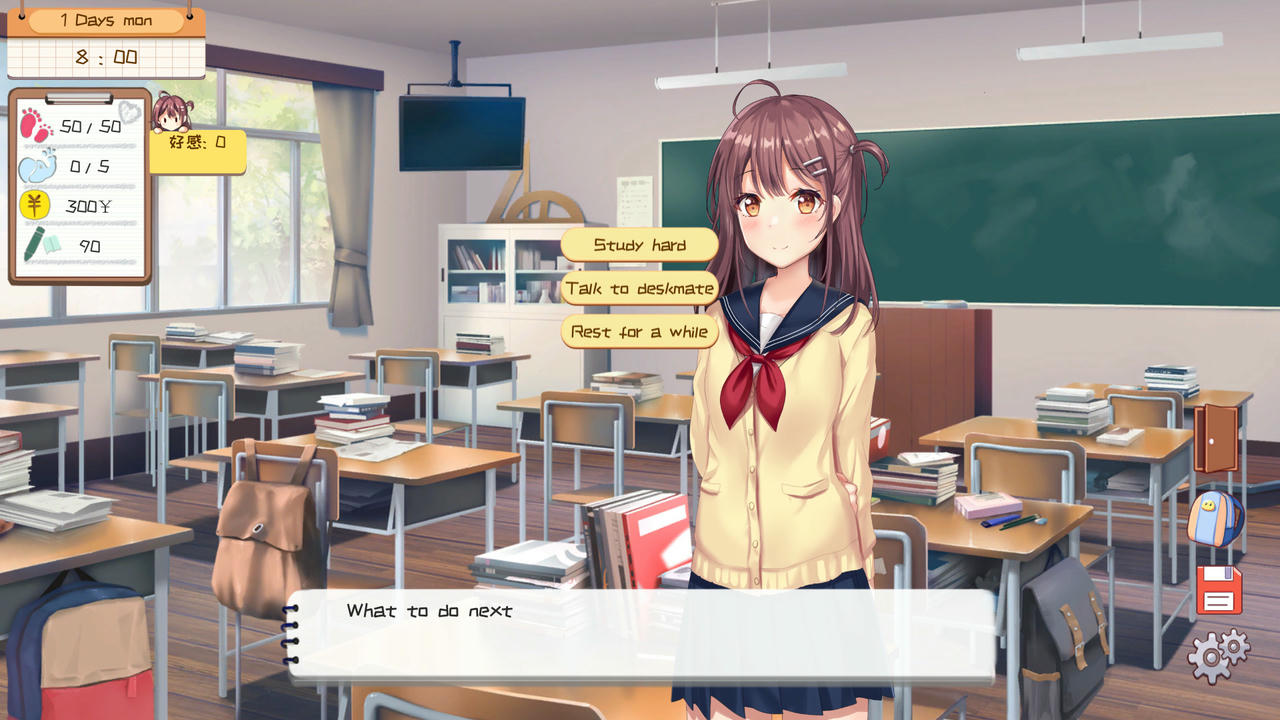This screenshot has height=720, width=1280.
Task: Choose the Study hard option
Action: click(x=639, y=244)
